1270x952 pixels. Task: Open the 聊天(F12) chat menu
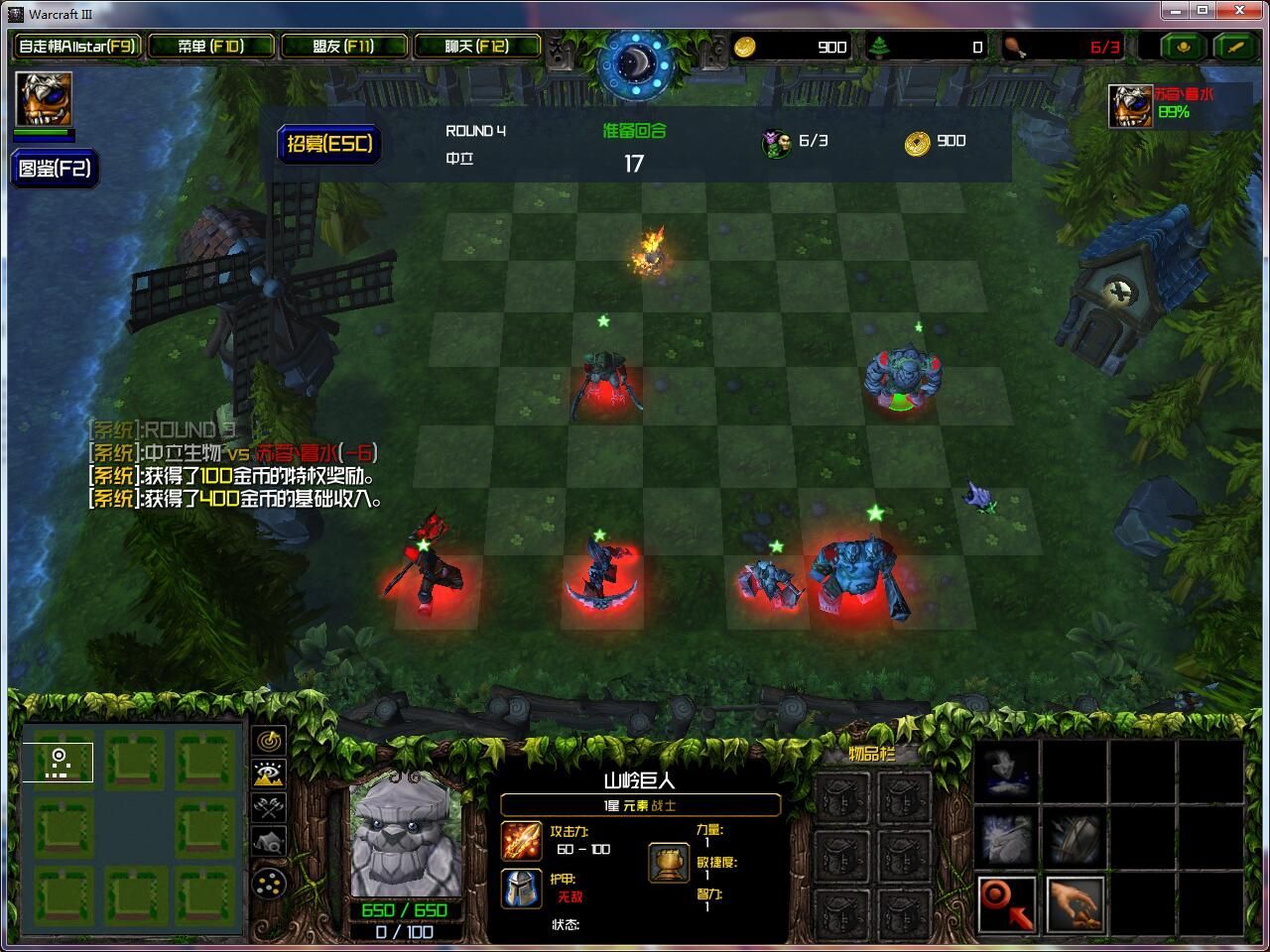point(478,46)
